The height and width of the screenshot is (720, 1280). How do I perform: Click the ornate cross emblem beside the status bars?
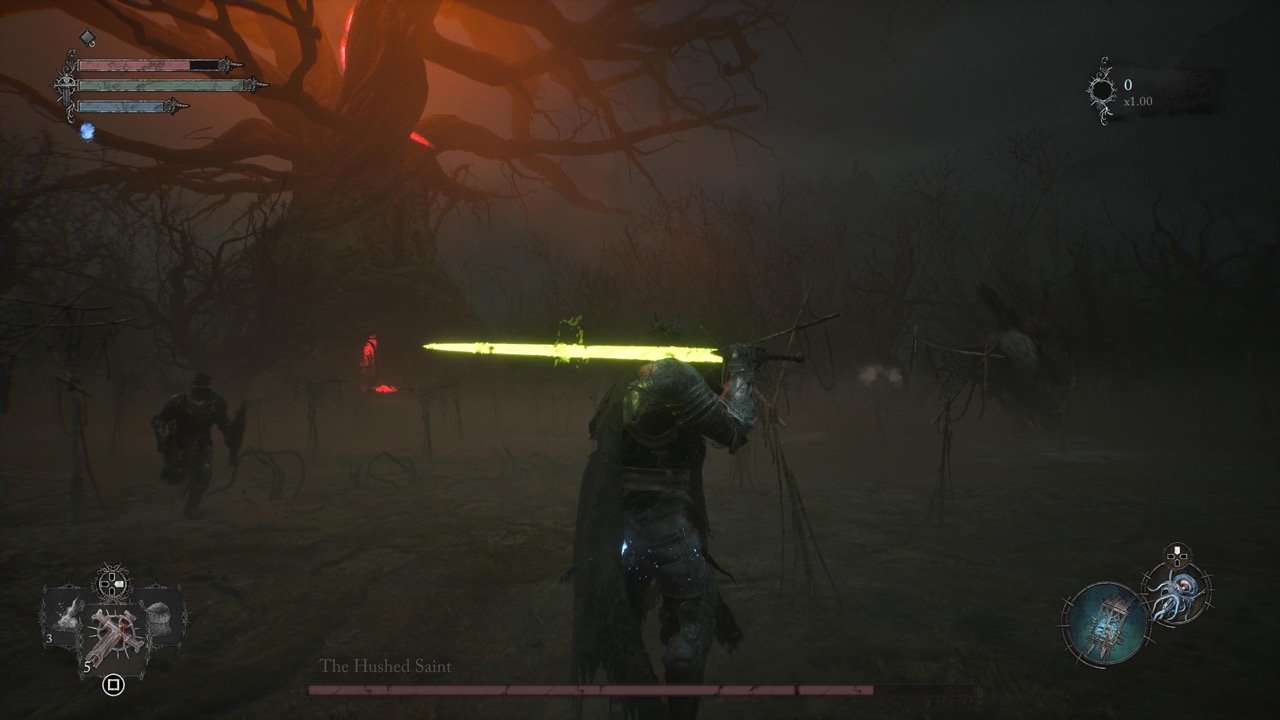[66, 85]
